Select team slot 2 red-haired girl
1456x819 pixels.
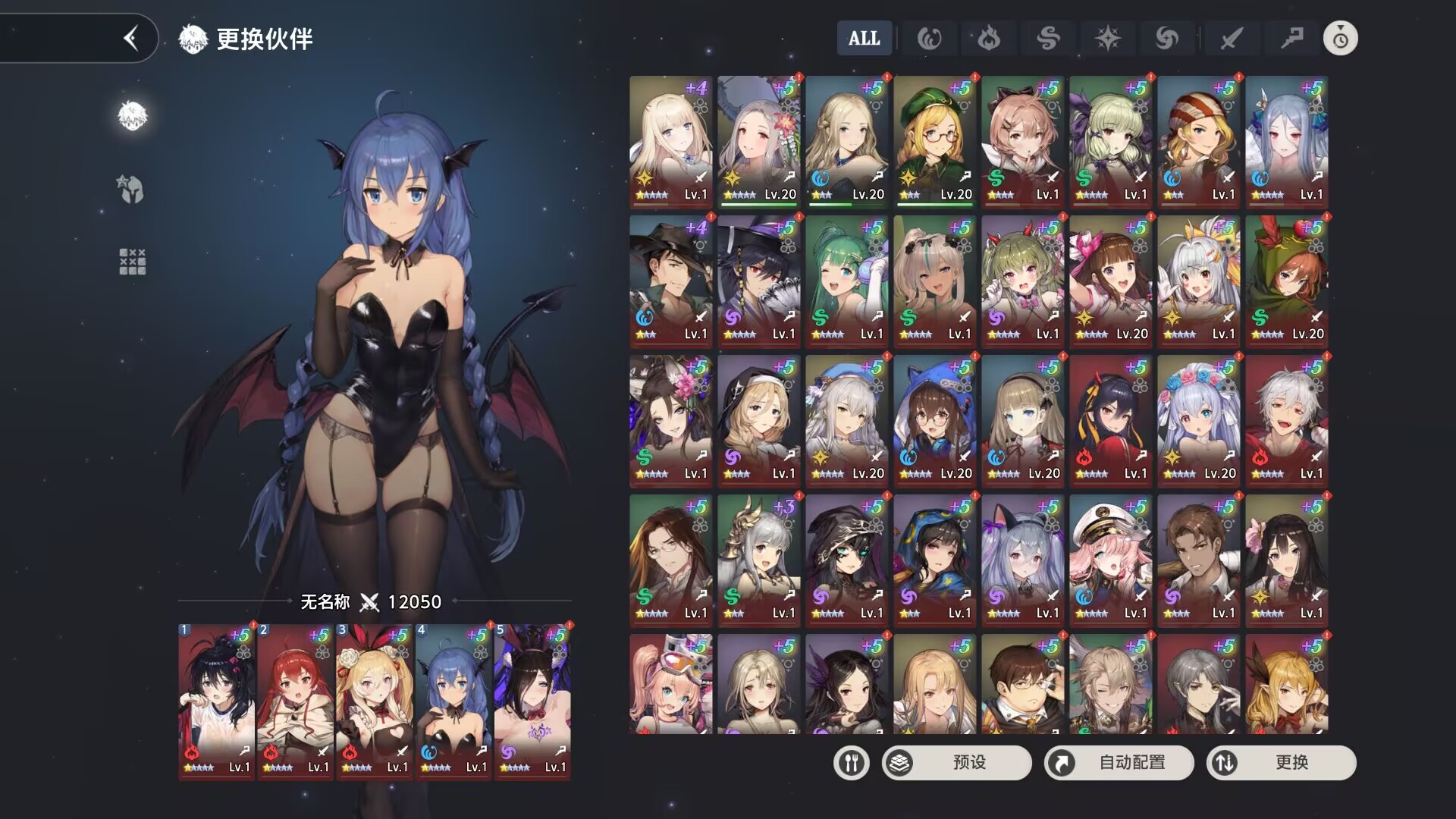coord(295,701)
